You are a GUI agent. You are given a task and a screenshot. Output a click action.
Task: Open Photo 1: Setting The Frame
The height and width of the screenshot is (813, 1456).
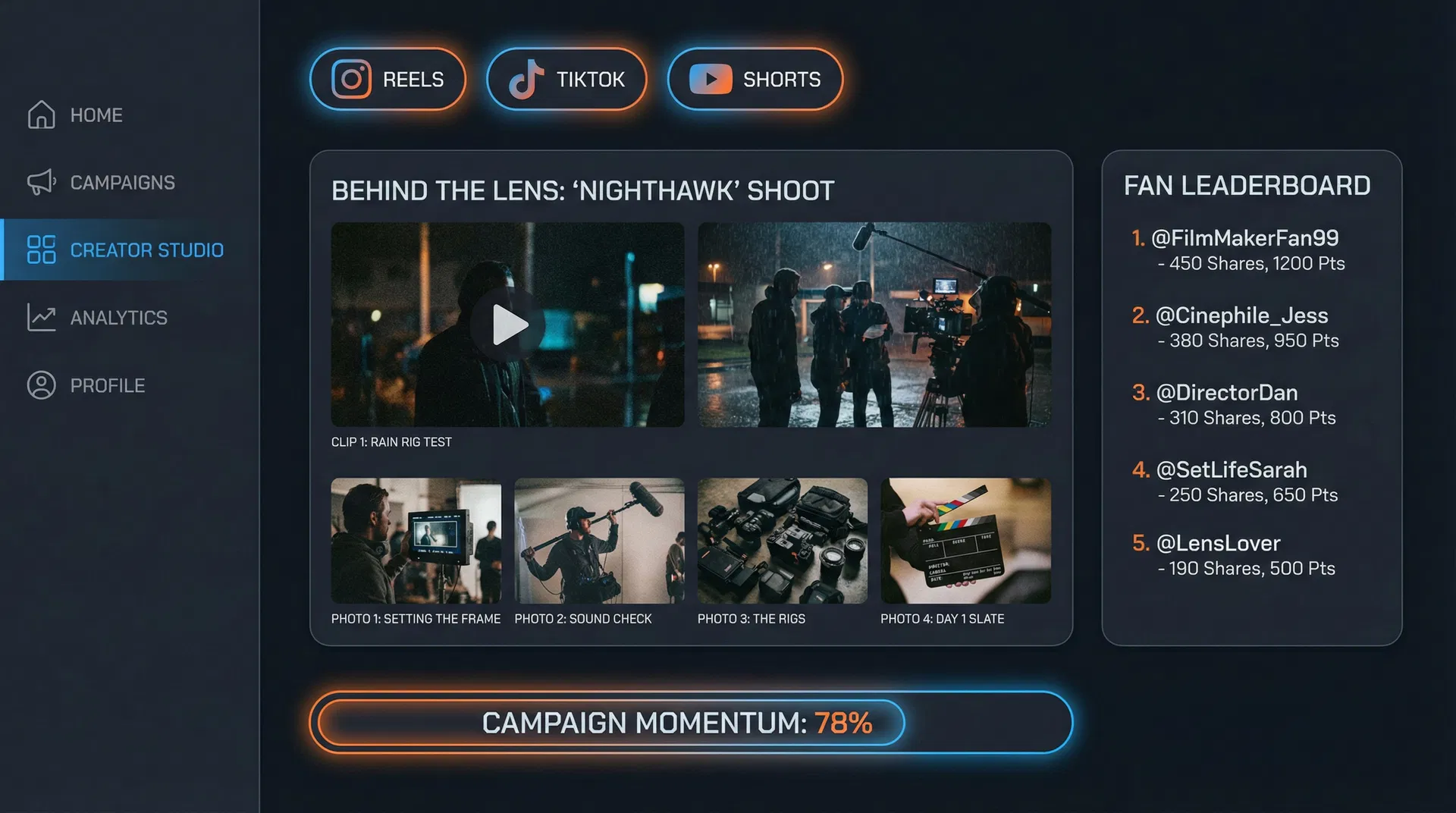tap(416, 540)
